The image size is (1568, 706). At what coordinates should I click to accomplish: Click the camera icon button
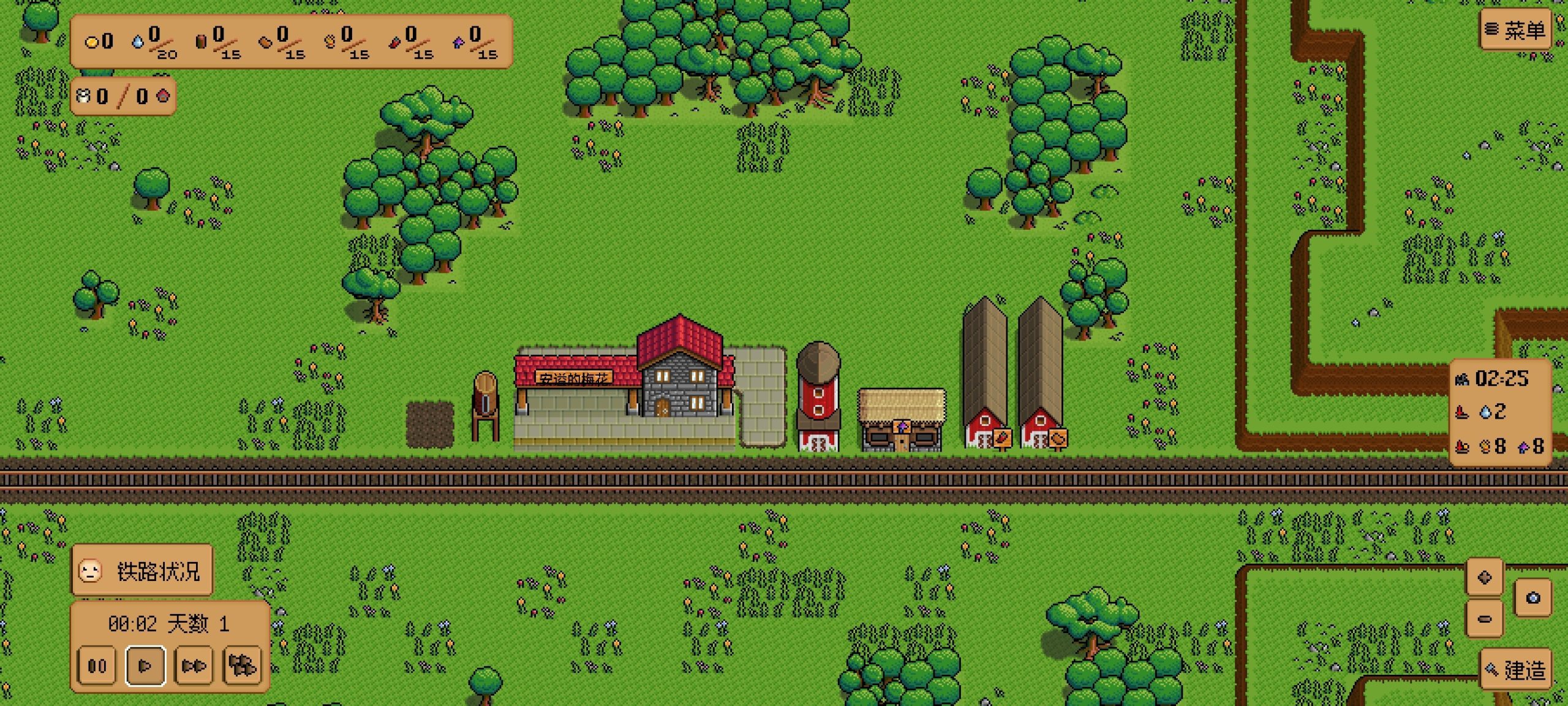[x=1532, y=598]
